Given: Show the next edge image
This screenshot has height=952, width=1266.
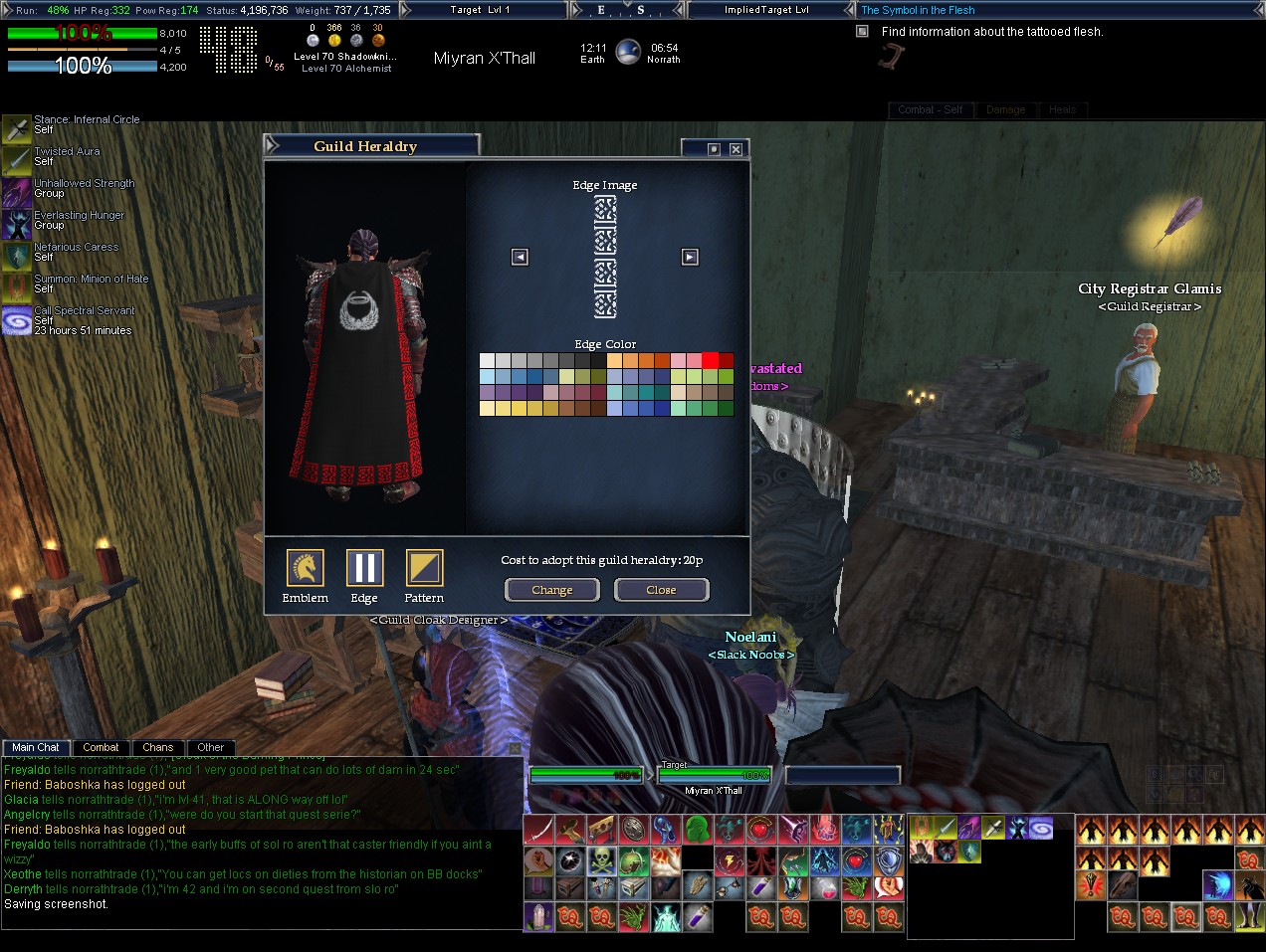Looking at the screenshot, I should [x=690, y=258].
